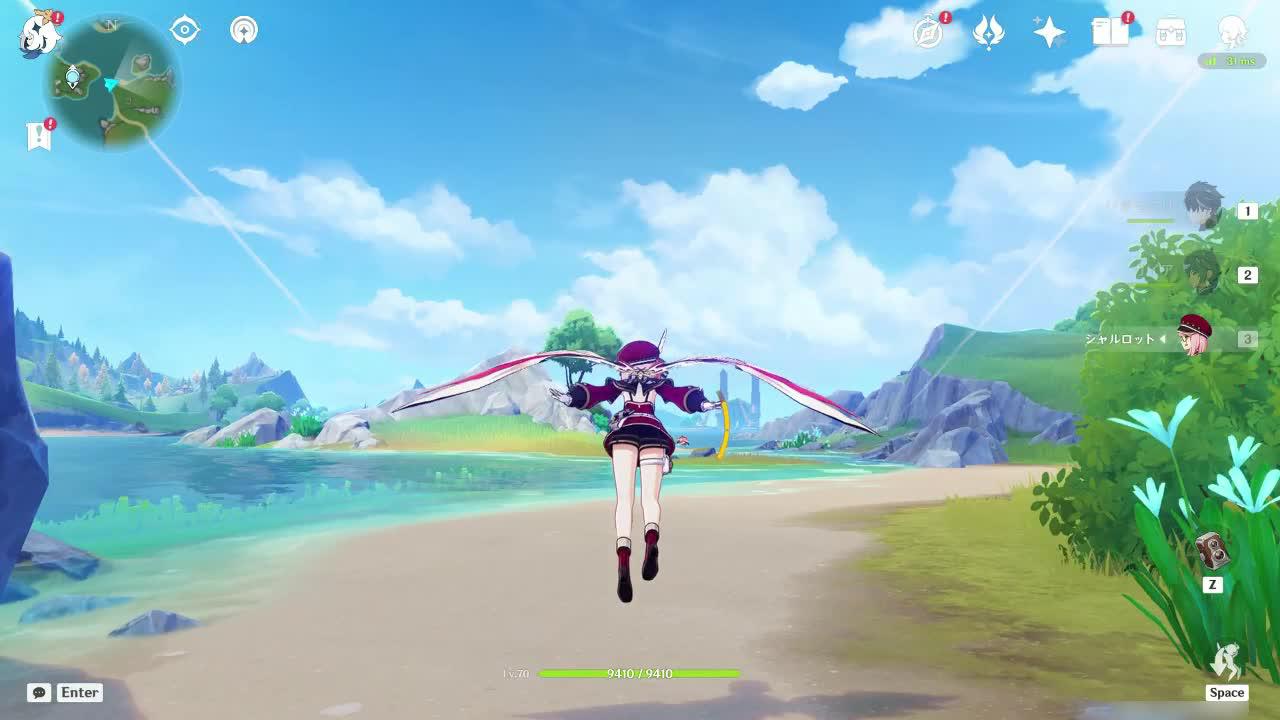Image resolution: width=1280 pixels, height=720 pixels.
Task: Open the Battle Pass wings icon
Action: click(x=988, y=32)
